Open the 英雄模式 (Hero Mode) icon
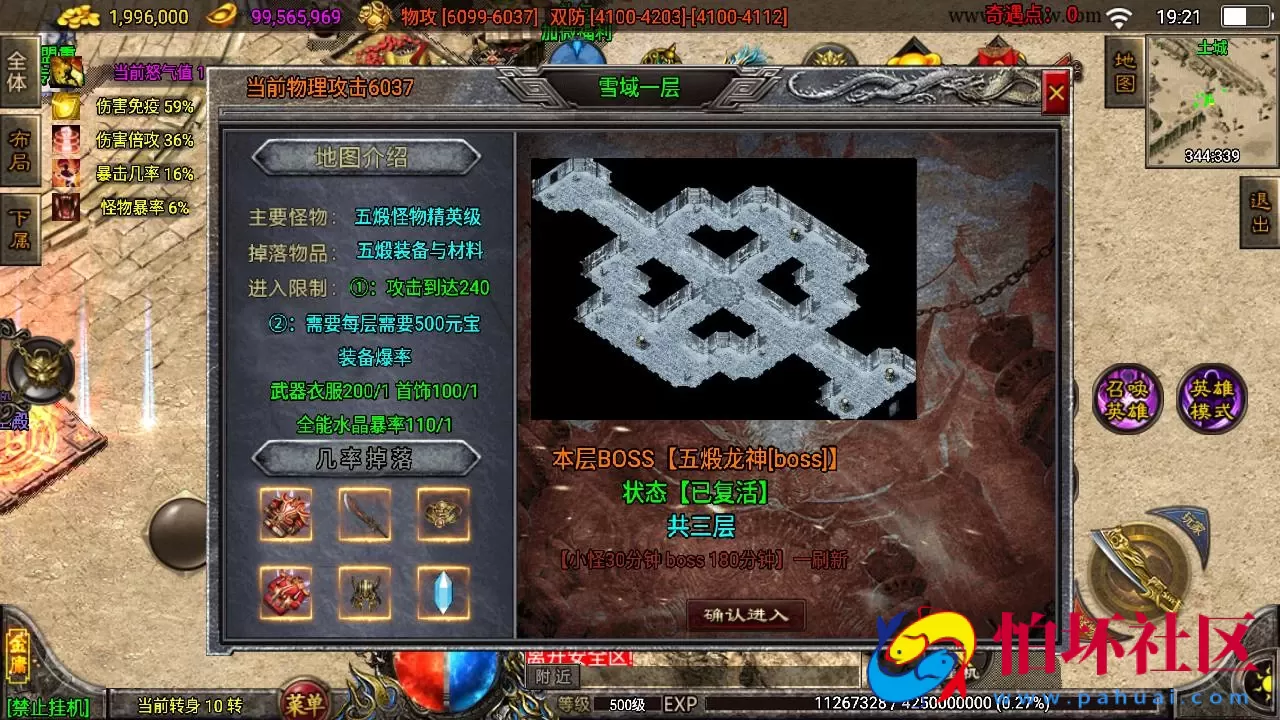 [1210, 396]
